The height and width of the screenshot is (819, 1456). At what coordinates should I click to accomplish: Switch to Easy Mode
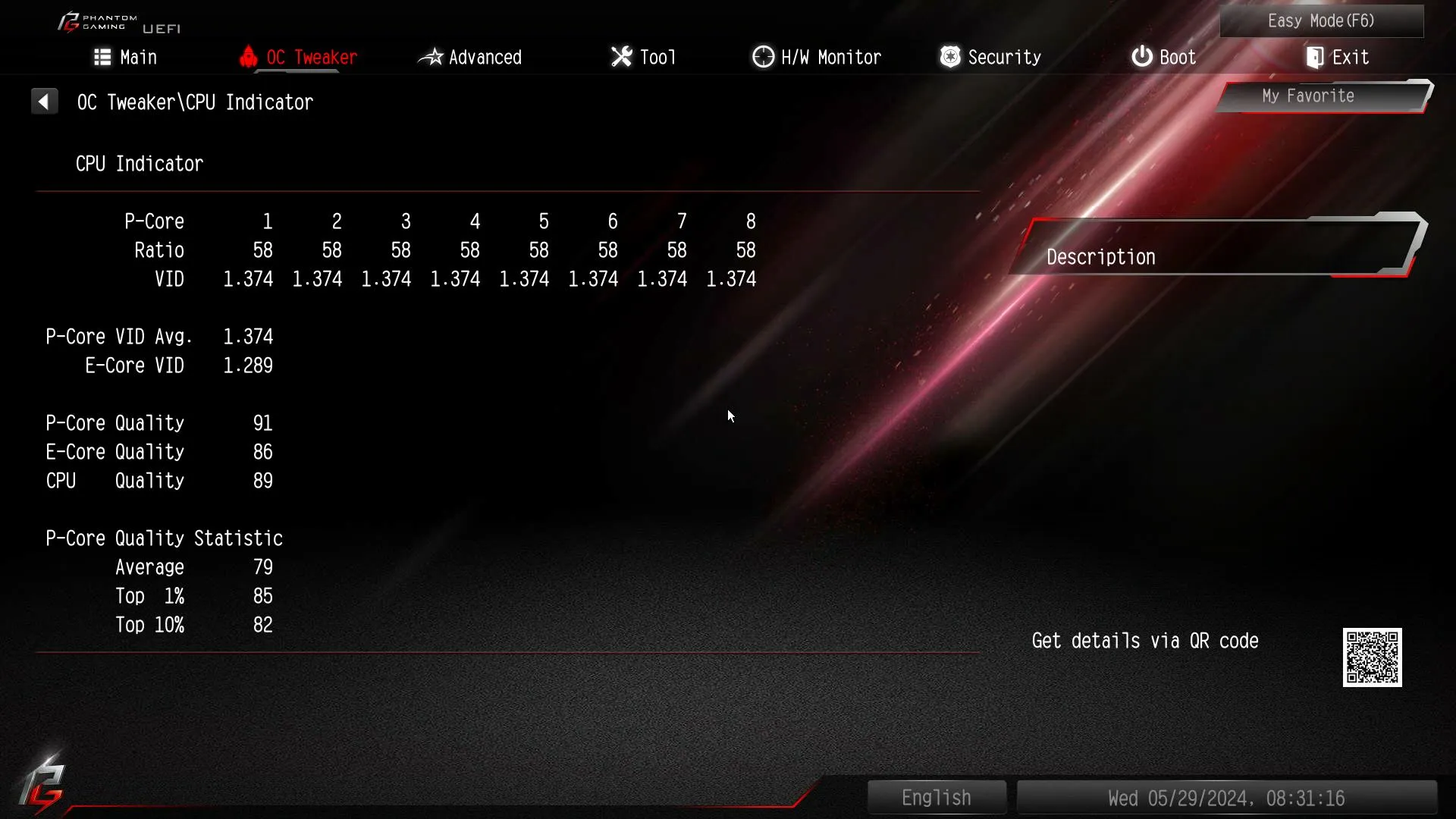pyautogui.click(x=1321, y=21)
